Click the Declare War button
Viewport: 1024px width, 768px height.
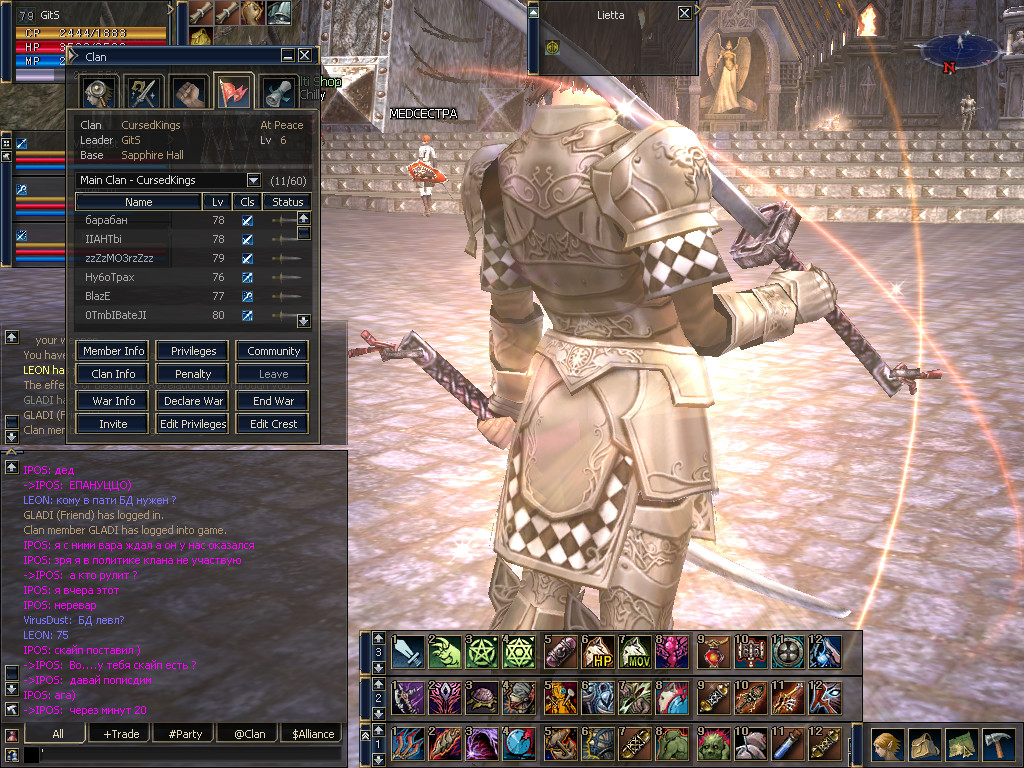click(193, 401)
